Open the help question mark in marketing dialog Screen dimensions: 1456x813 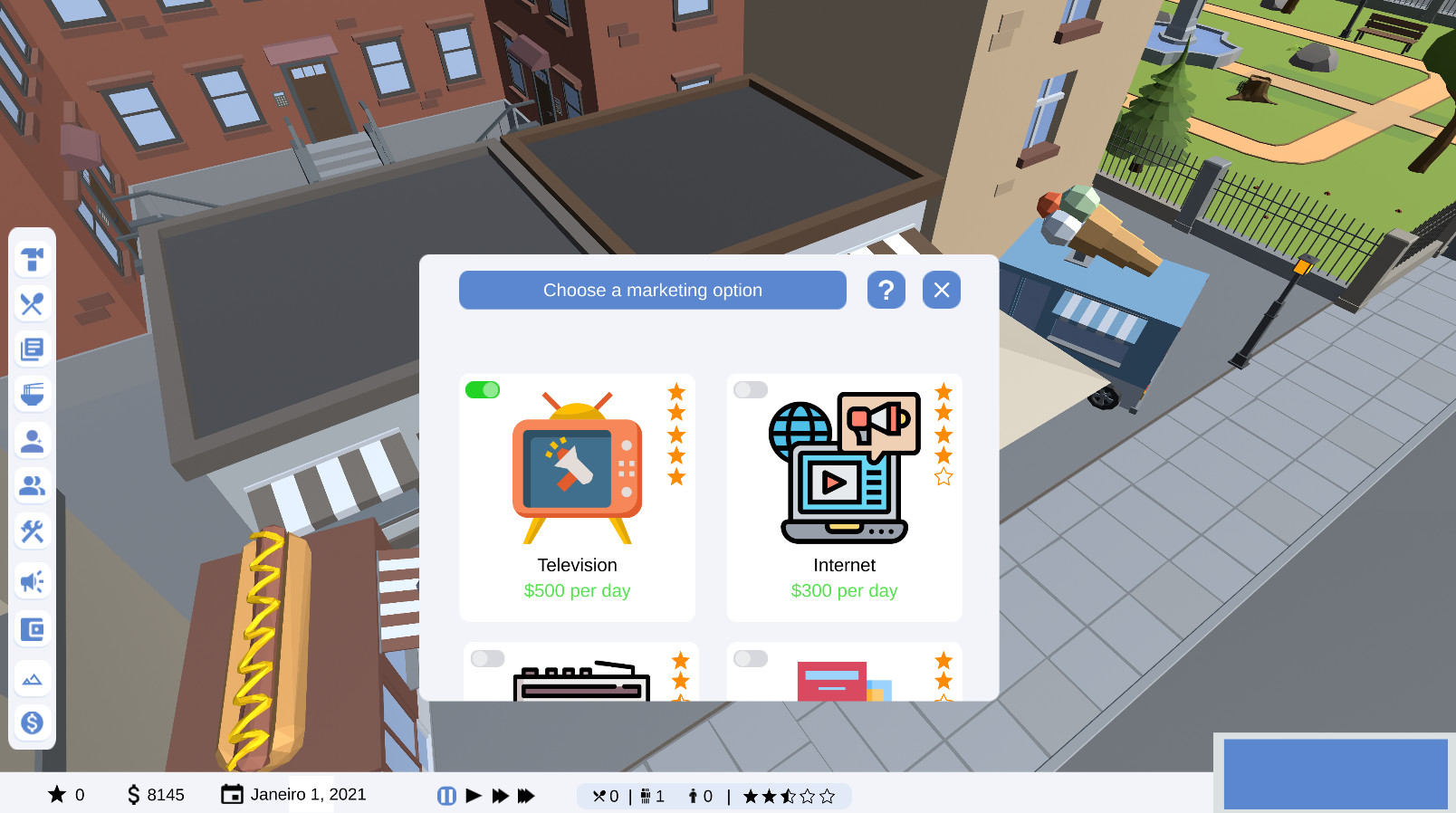point(886,290)
